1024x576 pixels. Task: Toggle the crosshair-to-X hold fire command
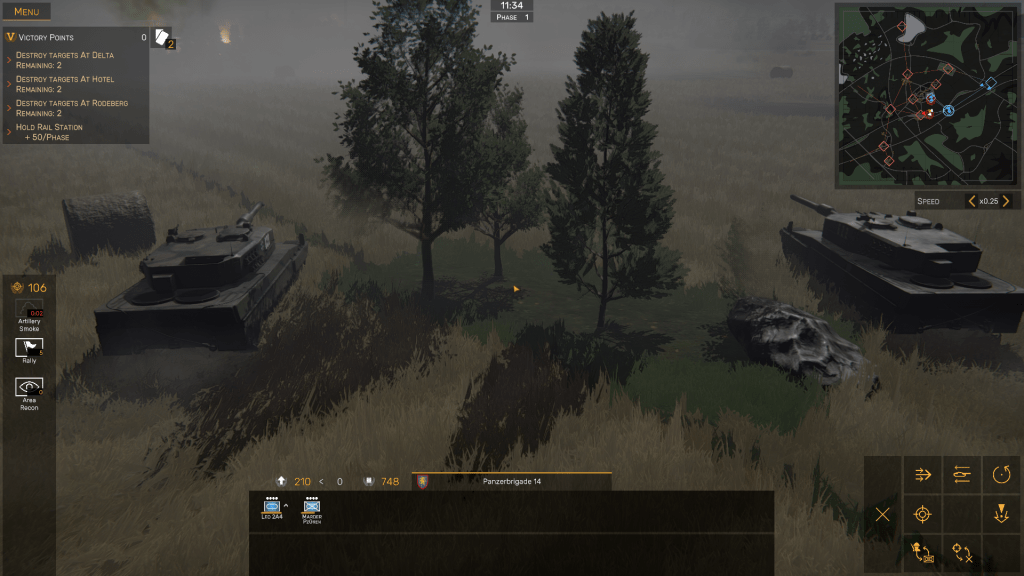(962, 552)
